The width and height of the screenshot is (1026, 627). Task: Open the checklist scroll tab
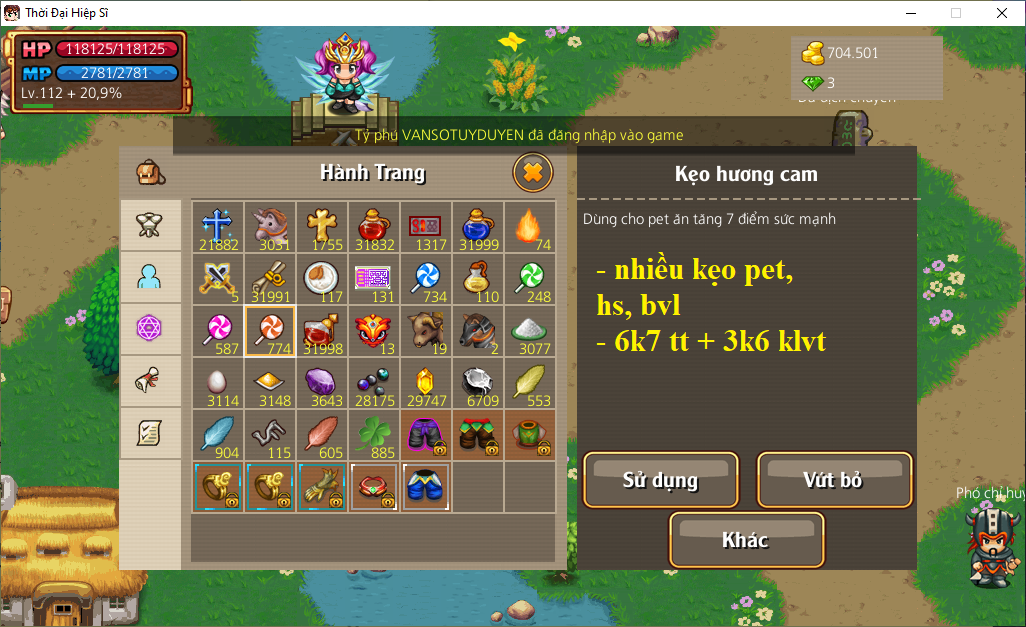click(150, 433)
